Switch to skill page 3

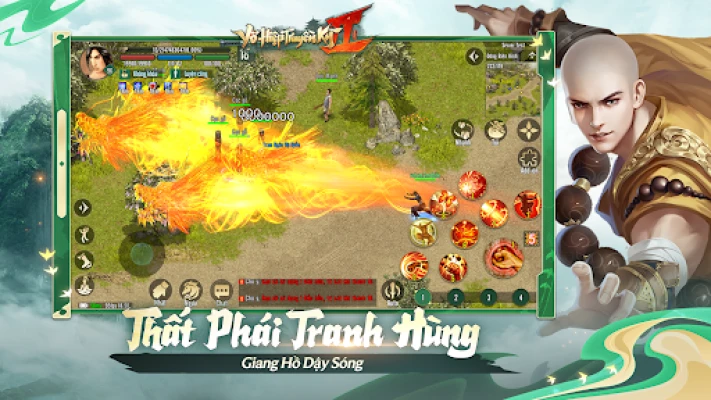click(487, 296)
